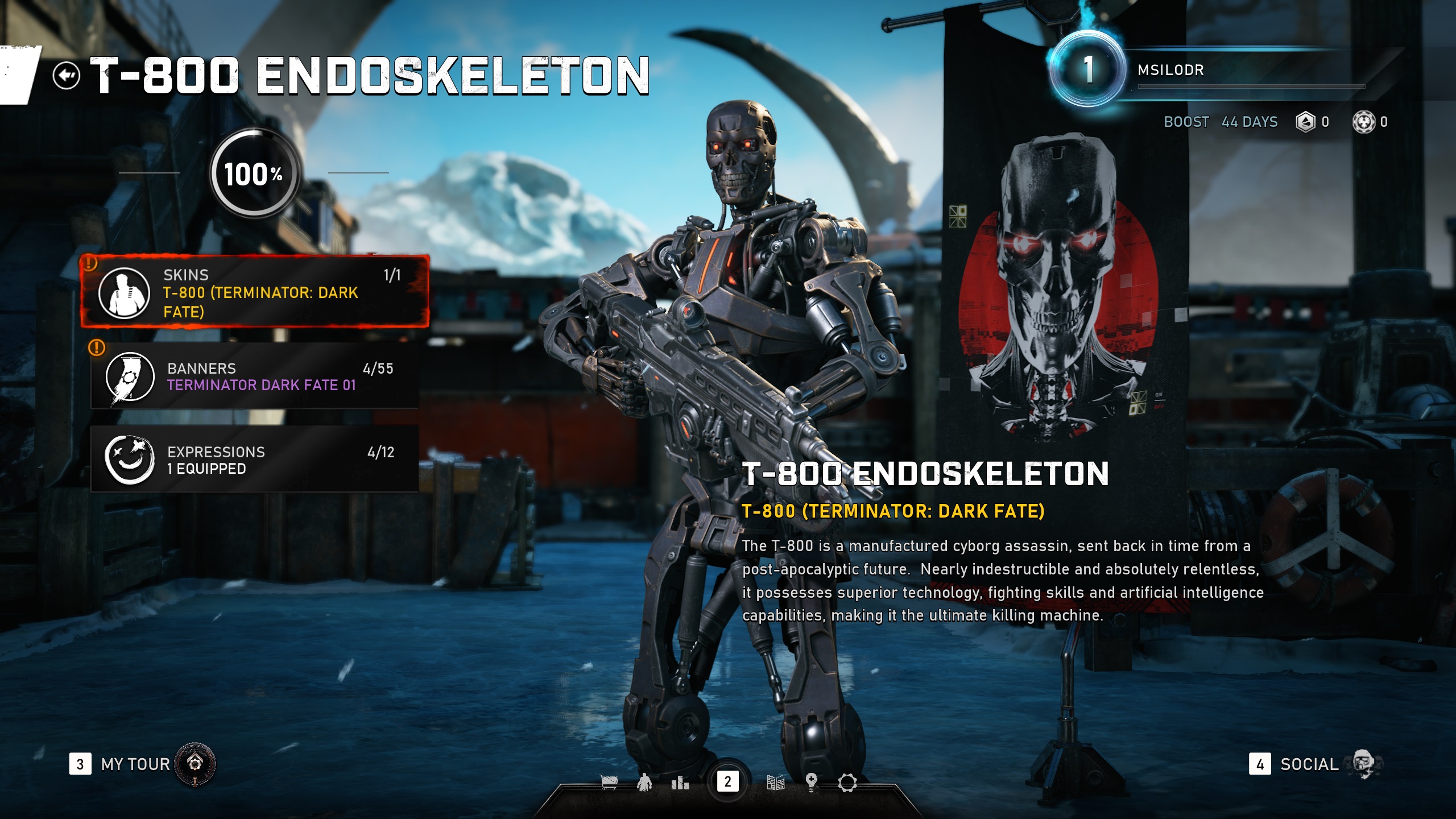Open the Expressions category
Image resolution: width=1456 pixels, height=819 pixels.
point(255,460)
